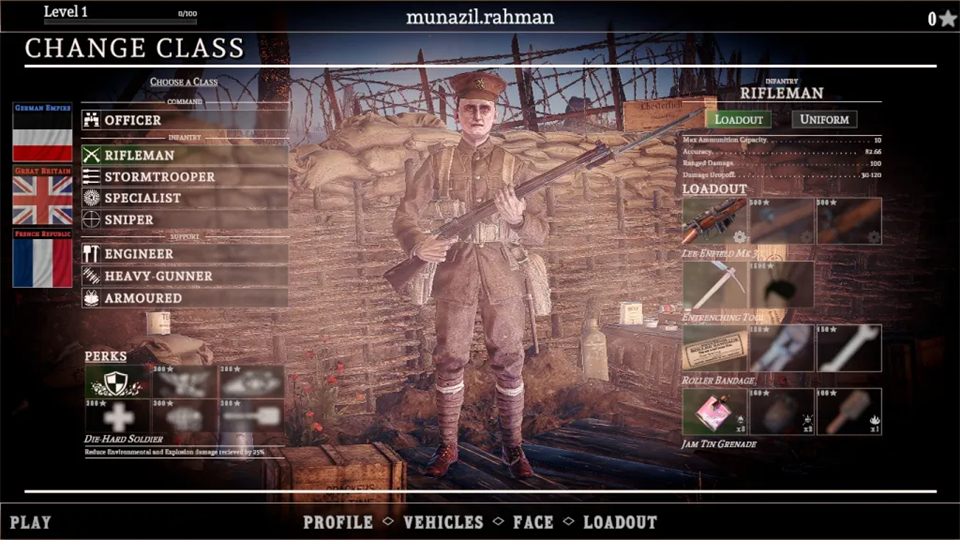
Task: Pick the Specialist class
Action: [185, 198]
